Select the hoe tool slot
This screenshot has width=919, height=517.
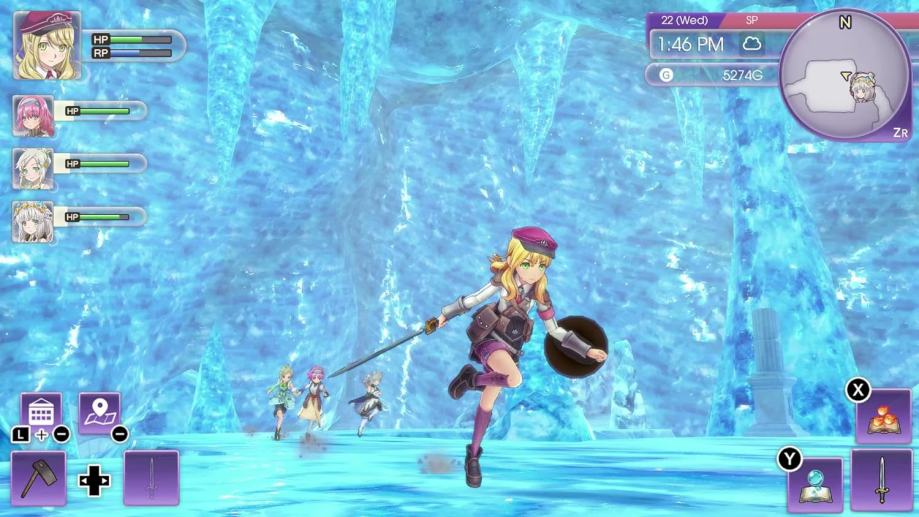39,477
